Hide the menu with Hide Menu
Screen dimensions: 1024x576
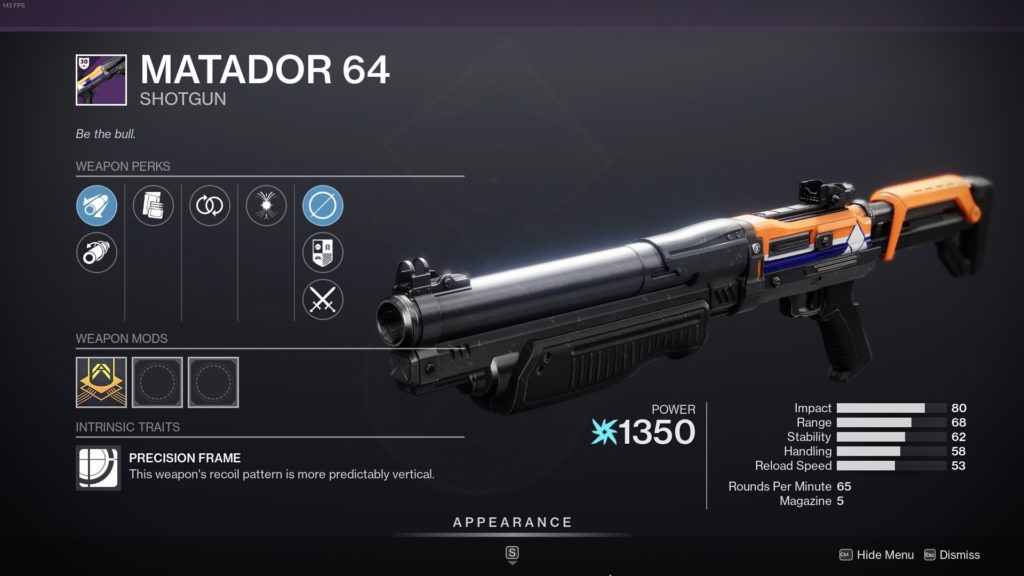click(x=885, y=555)
